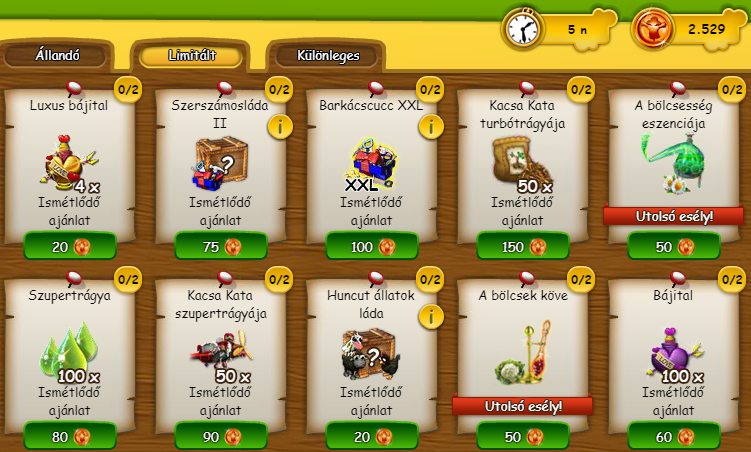The image size is (751, 452).
Task: Switch to the Állandó tab
Action: click(x=57, y=56)
